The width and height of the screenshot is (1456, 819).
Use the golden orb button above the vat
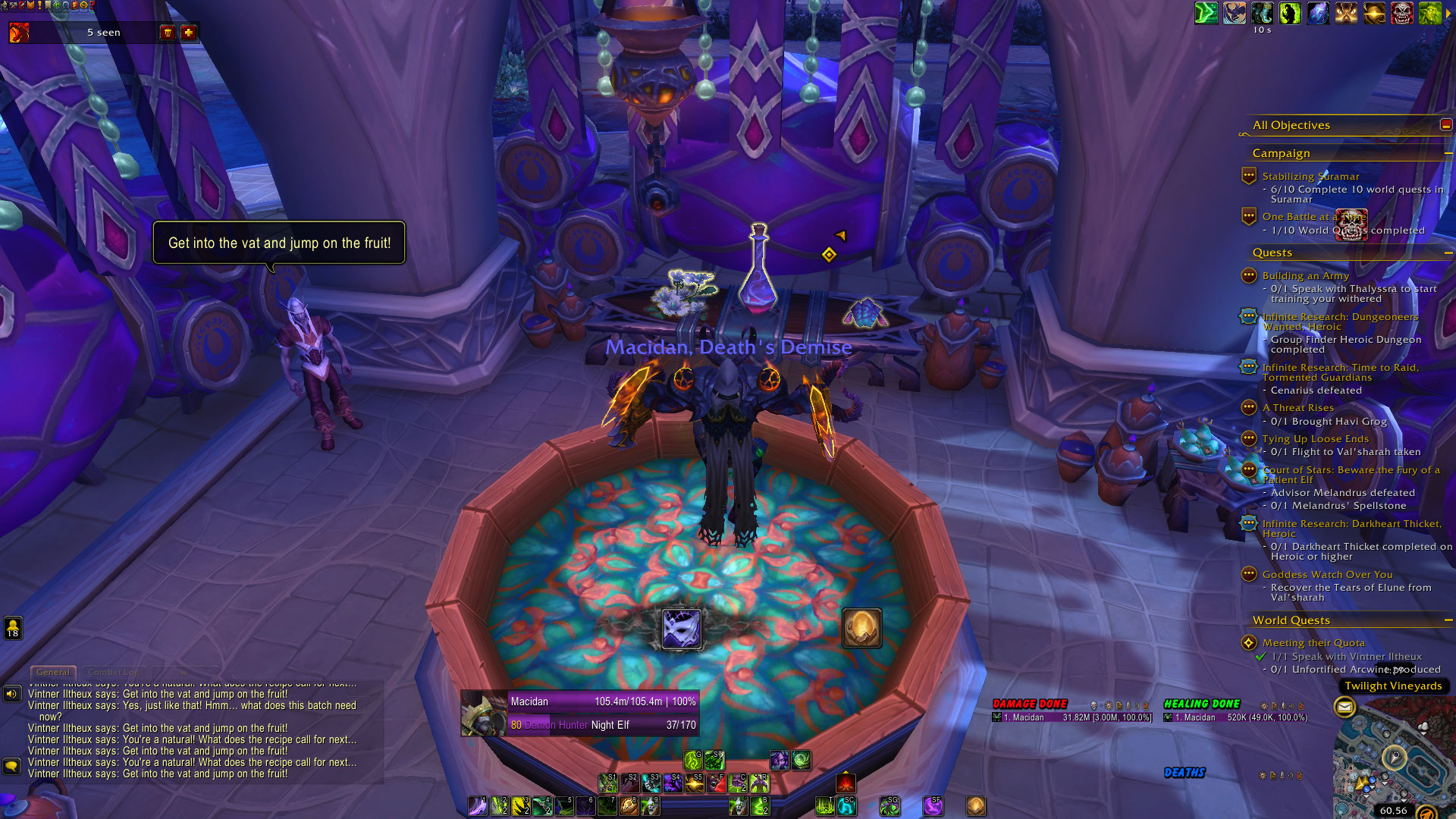[x=861, y=629]
